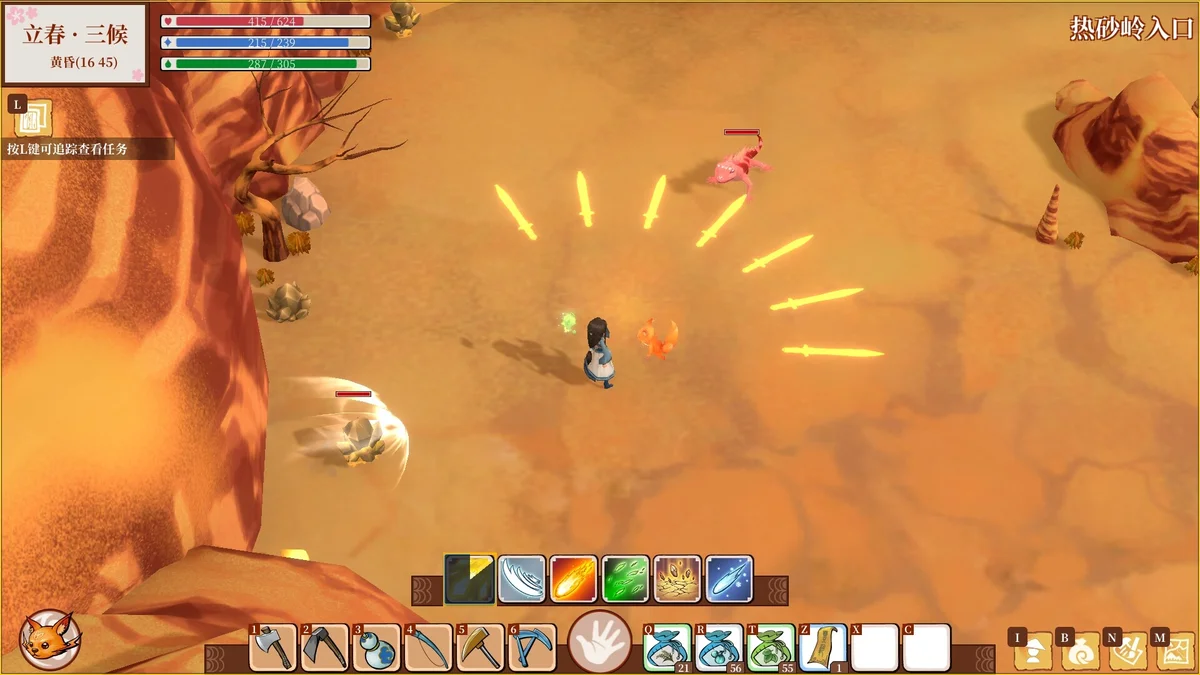Use the blue pouch with count 21
This screenshot has height=675, width=1200.
[x=665, y=648]
